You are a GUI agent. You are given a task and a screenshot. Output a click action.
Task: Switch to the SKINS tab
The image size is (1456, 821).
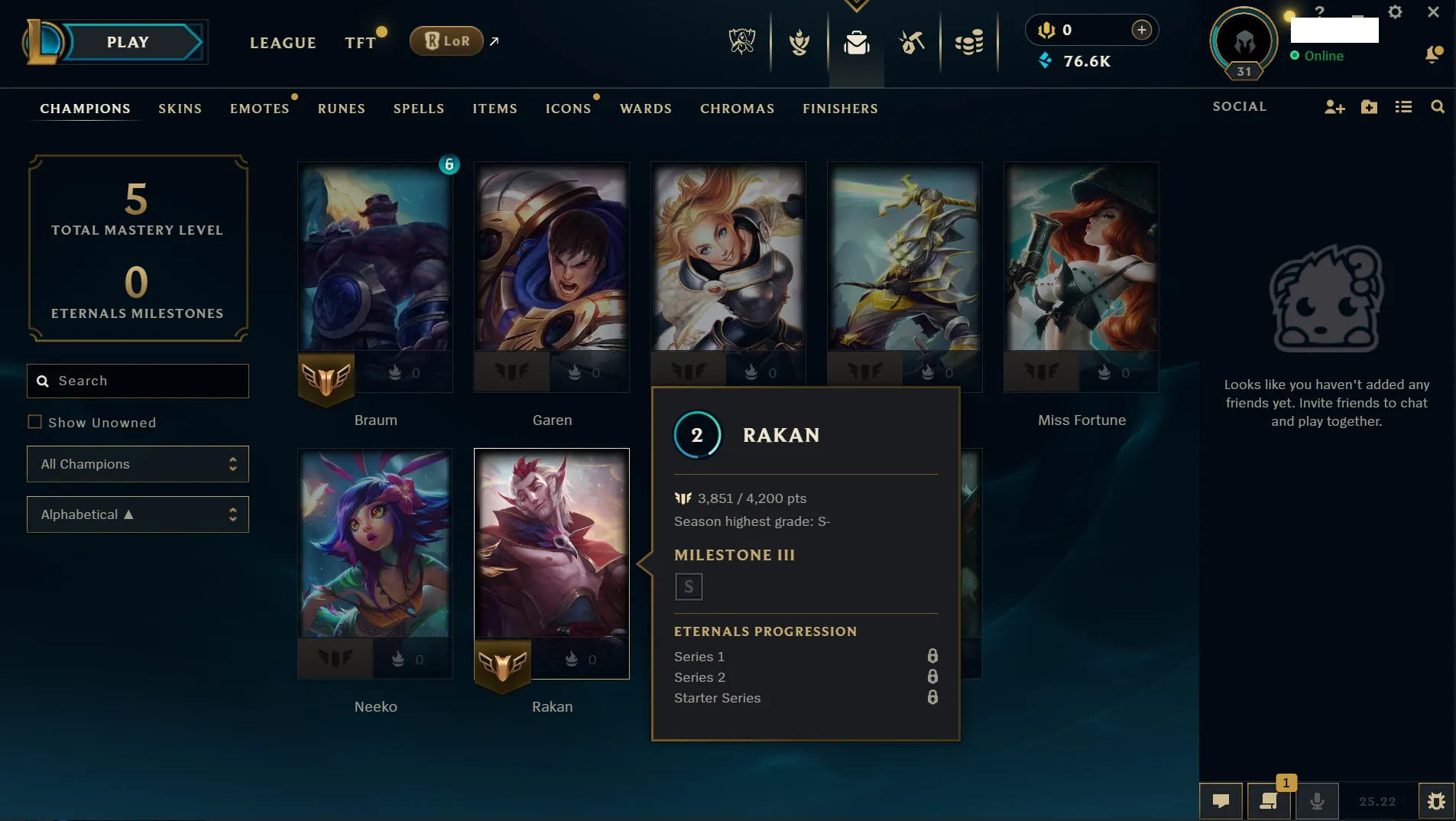[180, 109]
